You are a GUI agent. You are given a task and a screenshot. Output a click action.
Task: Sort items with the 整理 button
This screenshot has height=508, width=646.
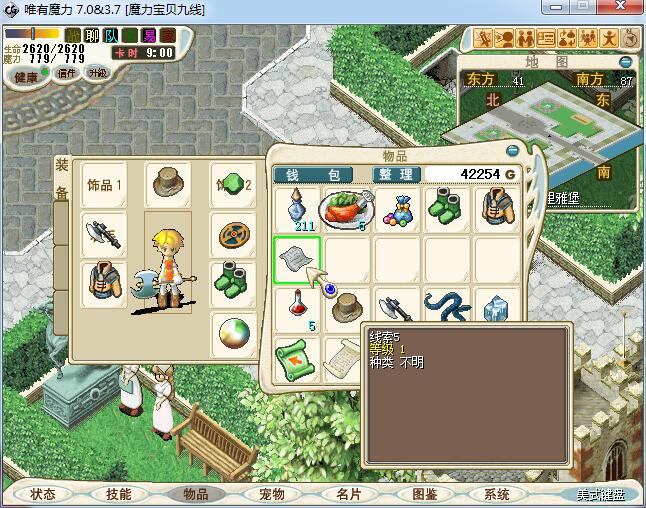[x=395, y=174]
